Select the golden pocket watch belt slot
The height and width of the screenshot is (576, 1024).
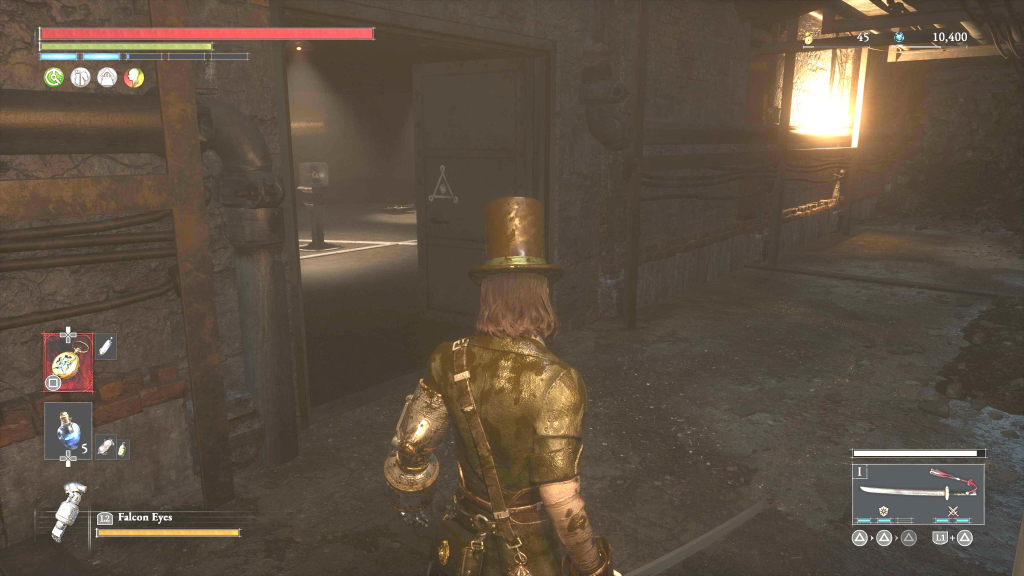click(68, 361)
